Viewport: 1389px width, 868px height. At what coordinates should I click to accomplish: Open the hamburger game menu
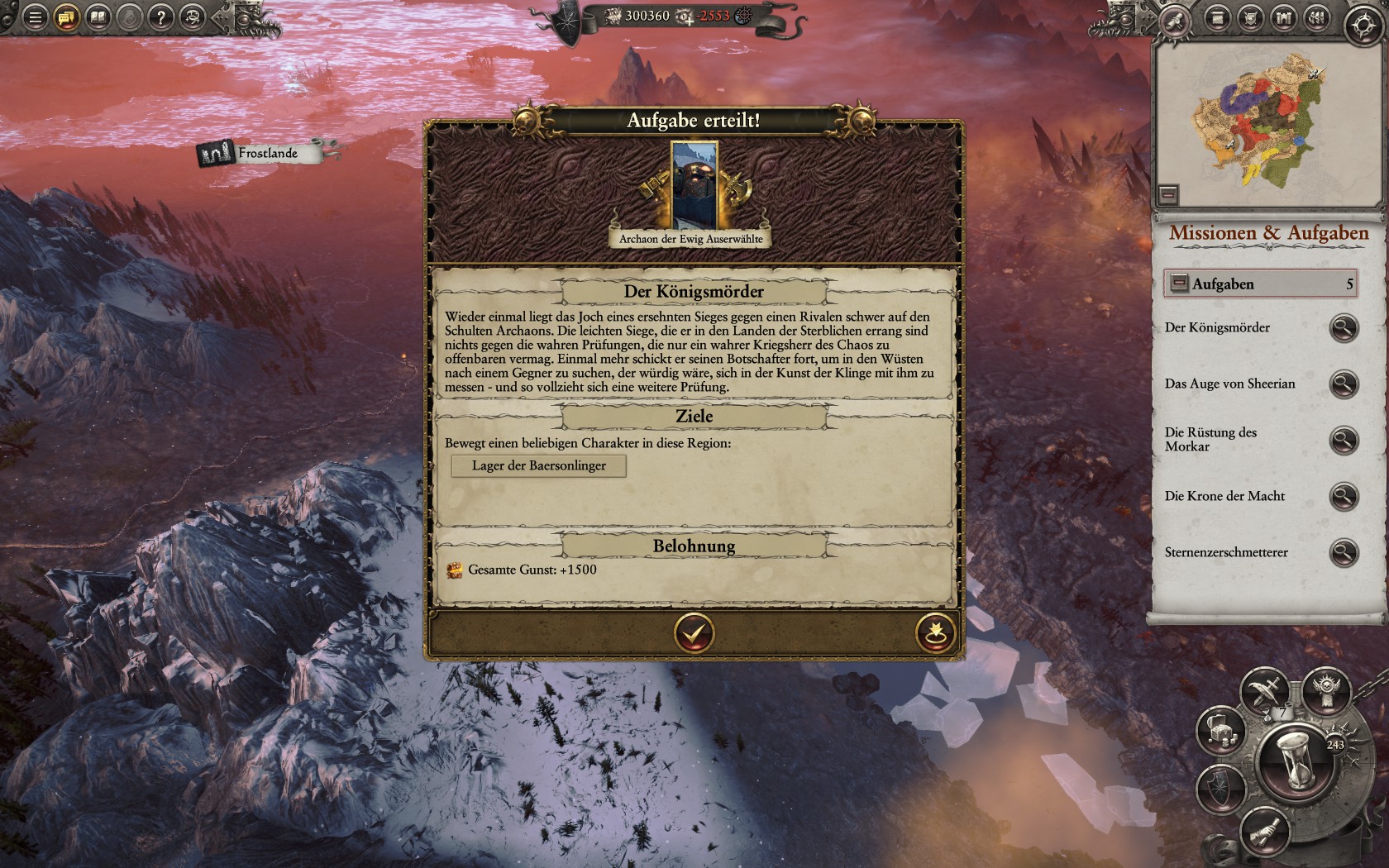(35, 17)
